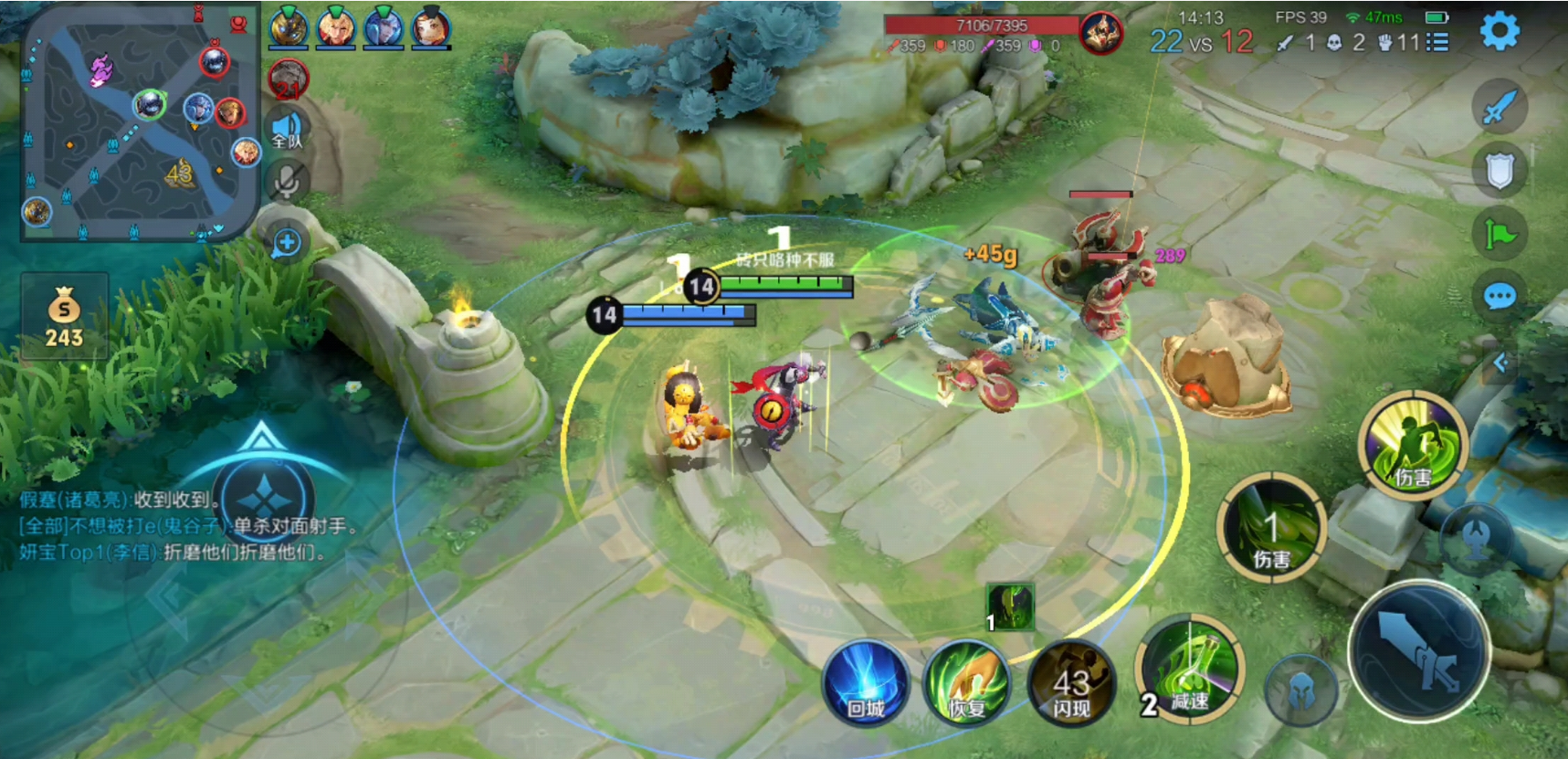Collapse the right signal panel arrow
This screenshot has height=759, width=1568.
1500,364
